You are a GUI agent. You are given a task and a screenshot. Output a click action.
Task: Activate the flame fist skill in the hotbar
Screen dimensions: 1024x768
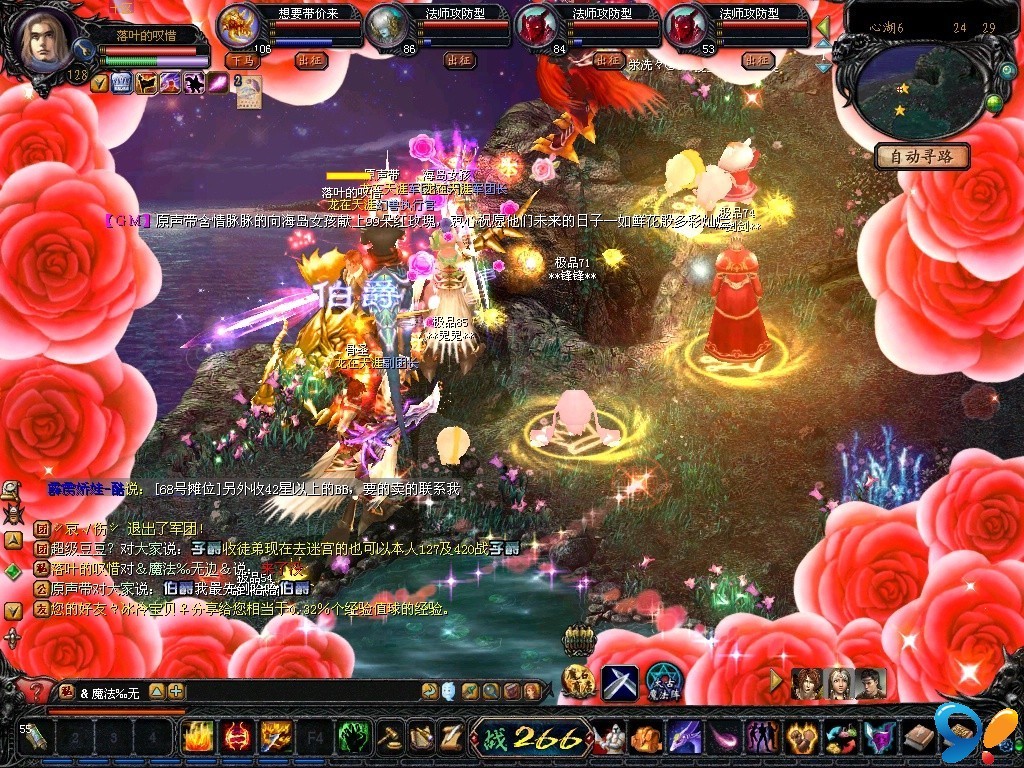[x=197, y=738]
